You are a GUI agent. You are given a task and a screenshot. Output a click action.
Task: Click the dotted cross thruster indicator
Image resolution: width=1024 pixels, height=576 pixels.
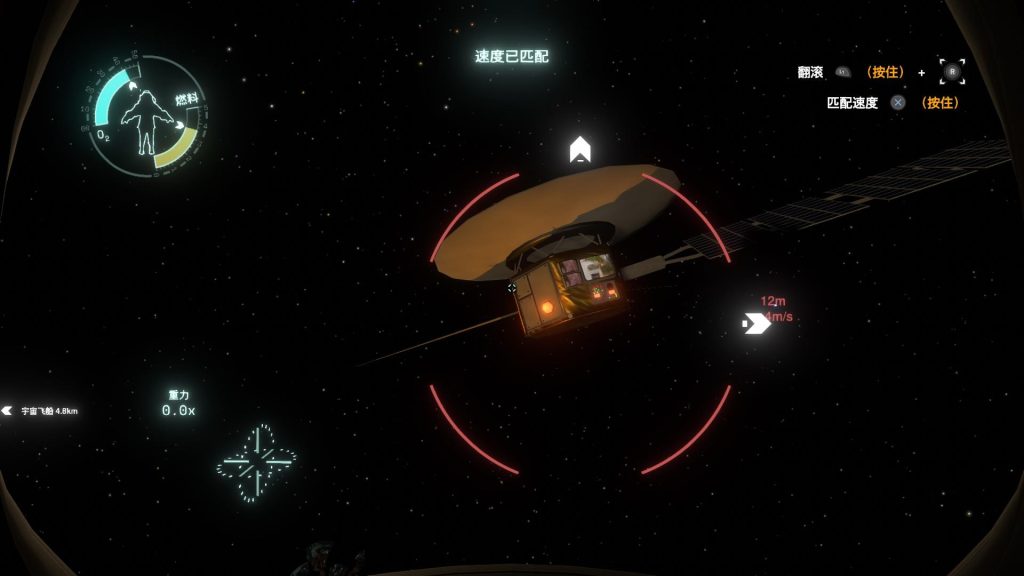pos(257,461)
